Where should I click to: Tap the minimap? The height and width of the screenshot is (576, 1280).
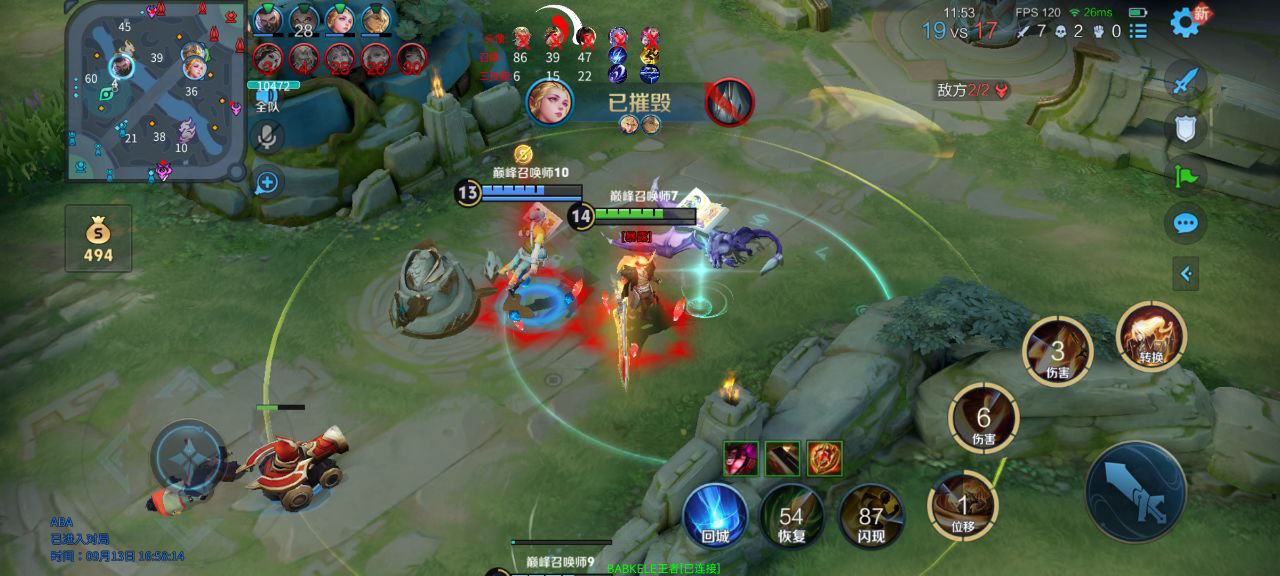[155, 90]
